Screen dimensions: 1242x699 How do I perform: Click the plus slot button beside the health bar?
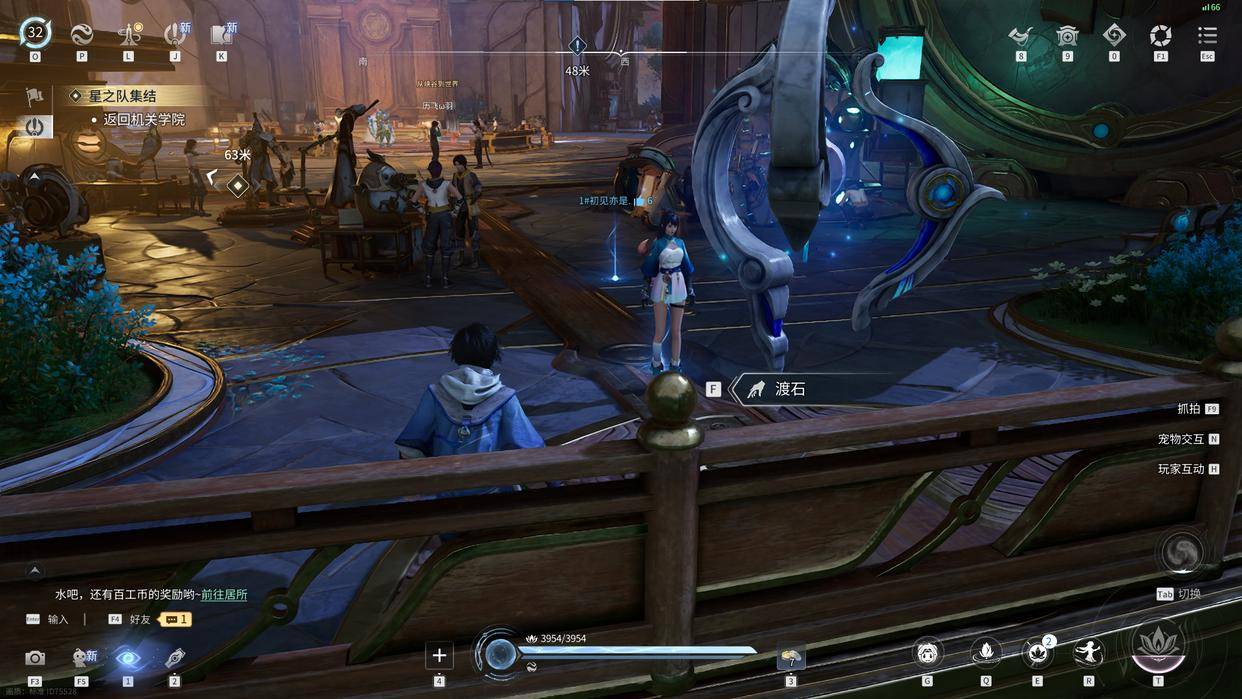(439, 655)
